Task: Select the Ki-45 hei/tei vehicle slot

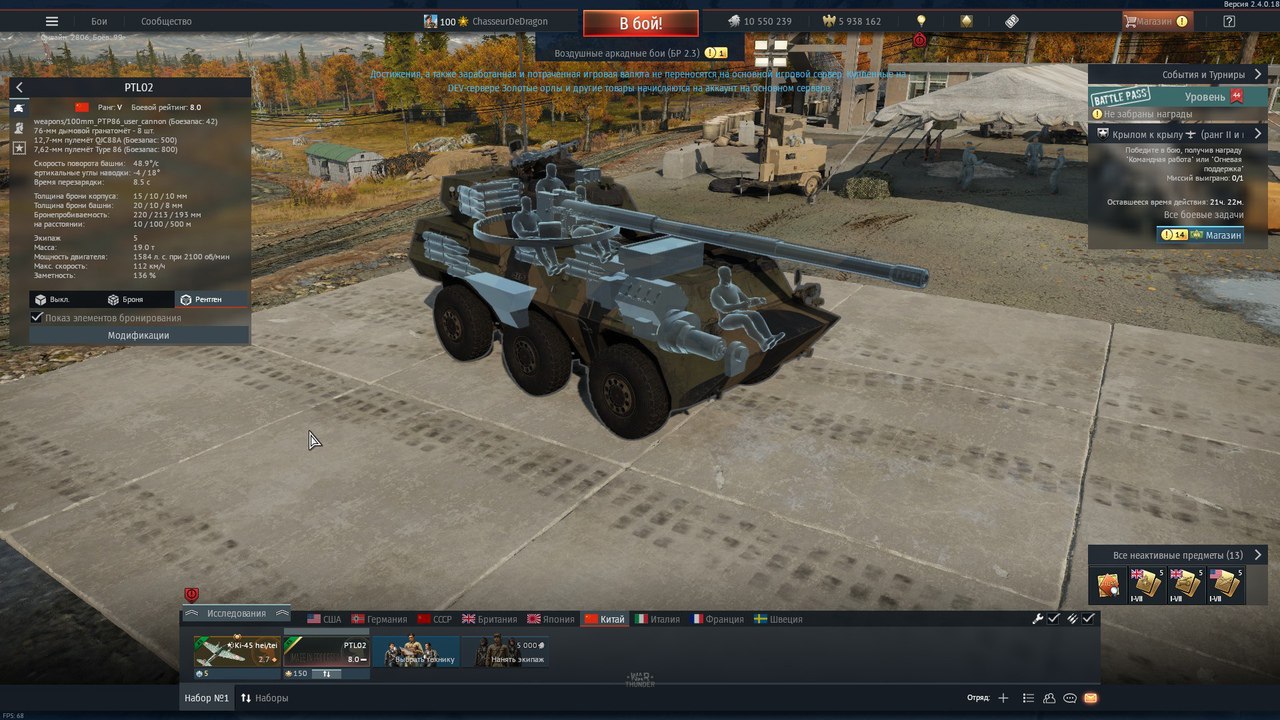Action: pyautogui.click(x=237, y=652)
